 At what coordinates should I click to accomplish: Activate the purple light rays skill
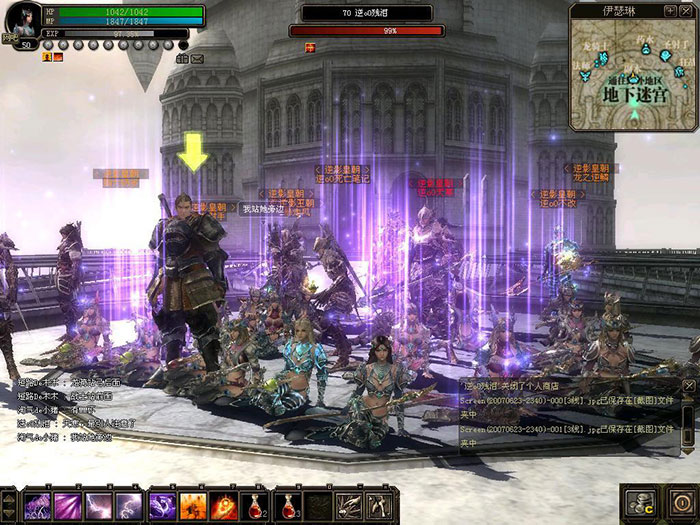67,506
